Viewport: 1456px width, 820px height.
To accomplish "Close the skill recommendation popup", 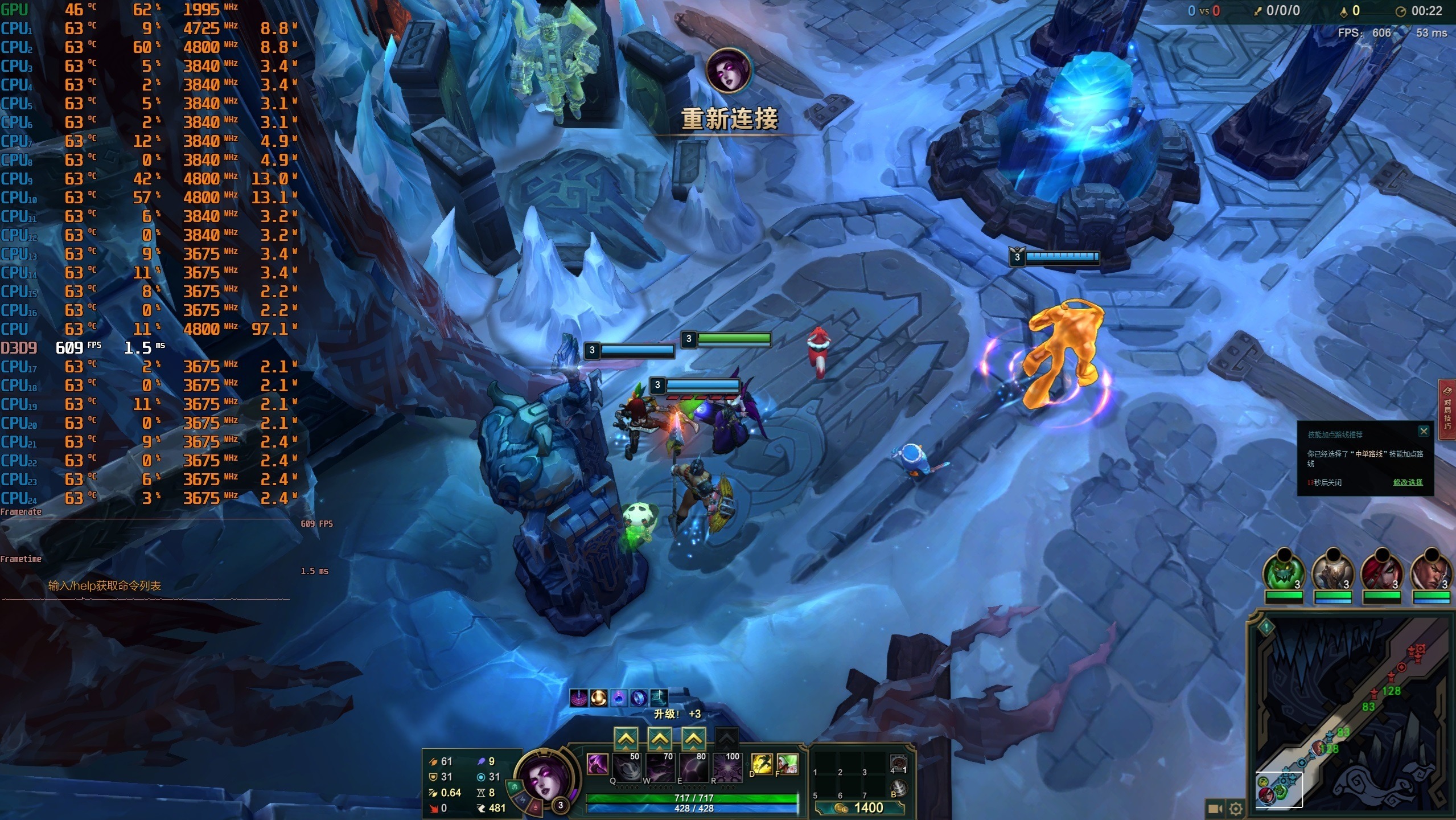I will click(x=1424, y=431).
